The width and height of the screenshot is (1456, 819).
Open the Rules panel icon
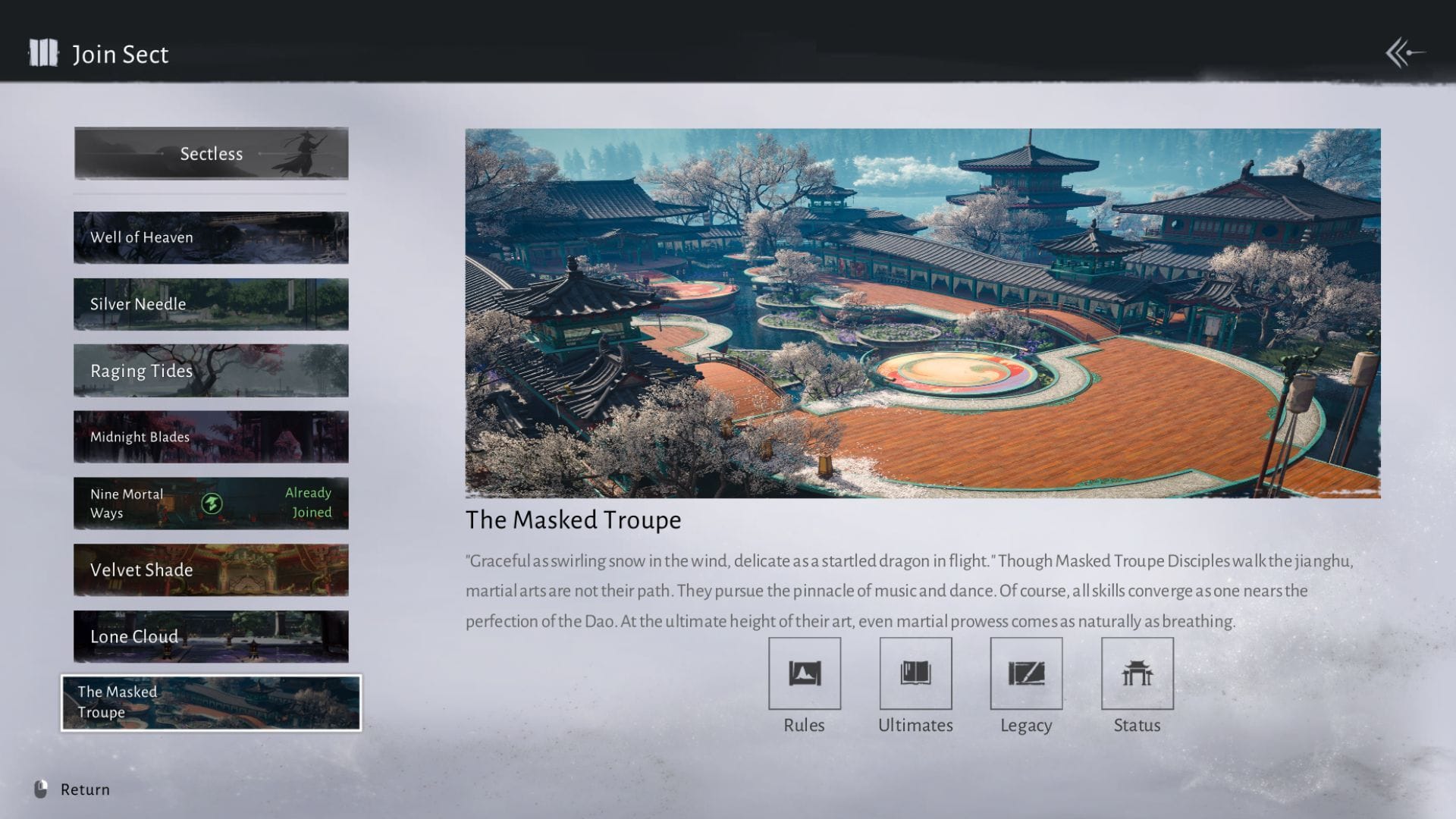tap(805, 673)
